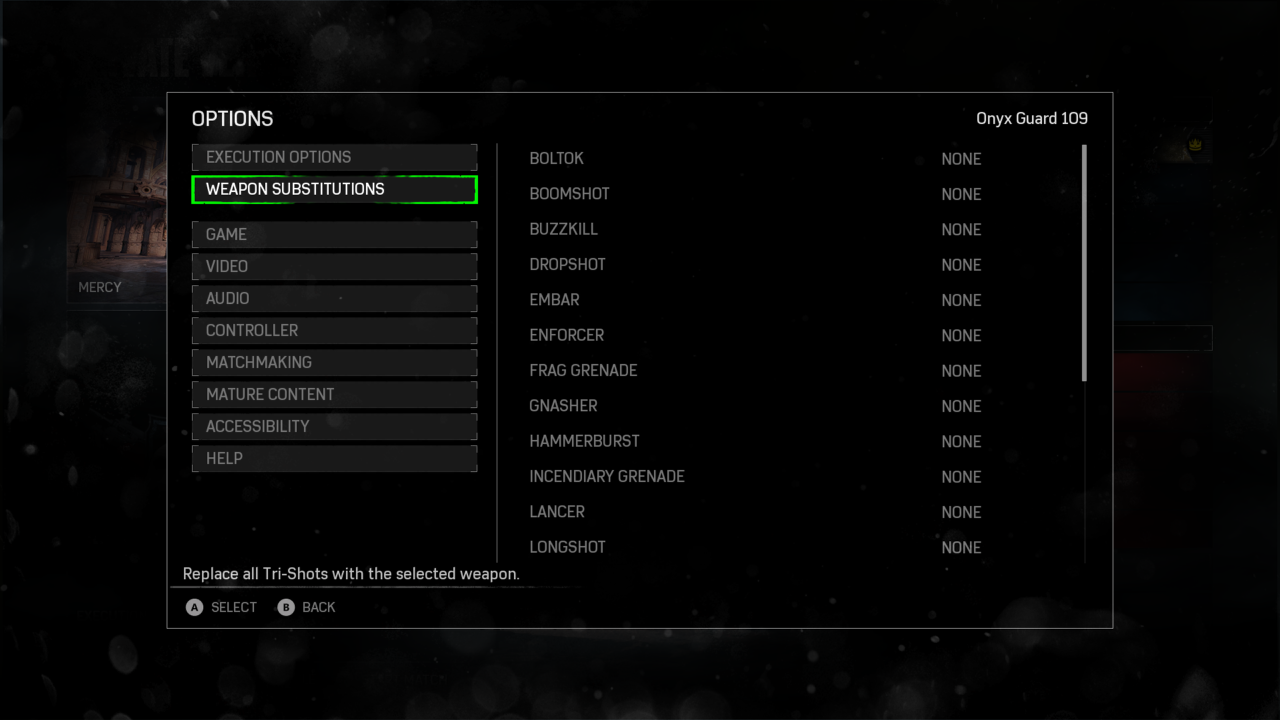The height and width of the screenshot is (720, 1280).
Task: Select the Weapon Substitutions section
Action: [334, 189]
